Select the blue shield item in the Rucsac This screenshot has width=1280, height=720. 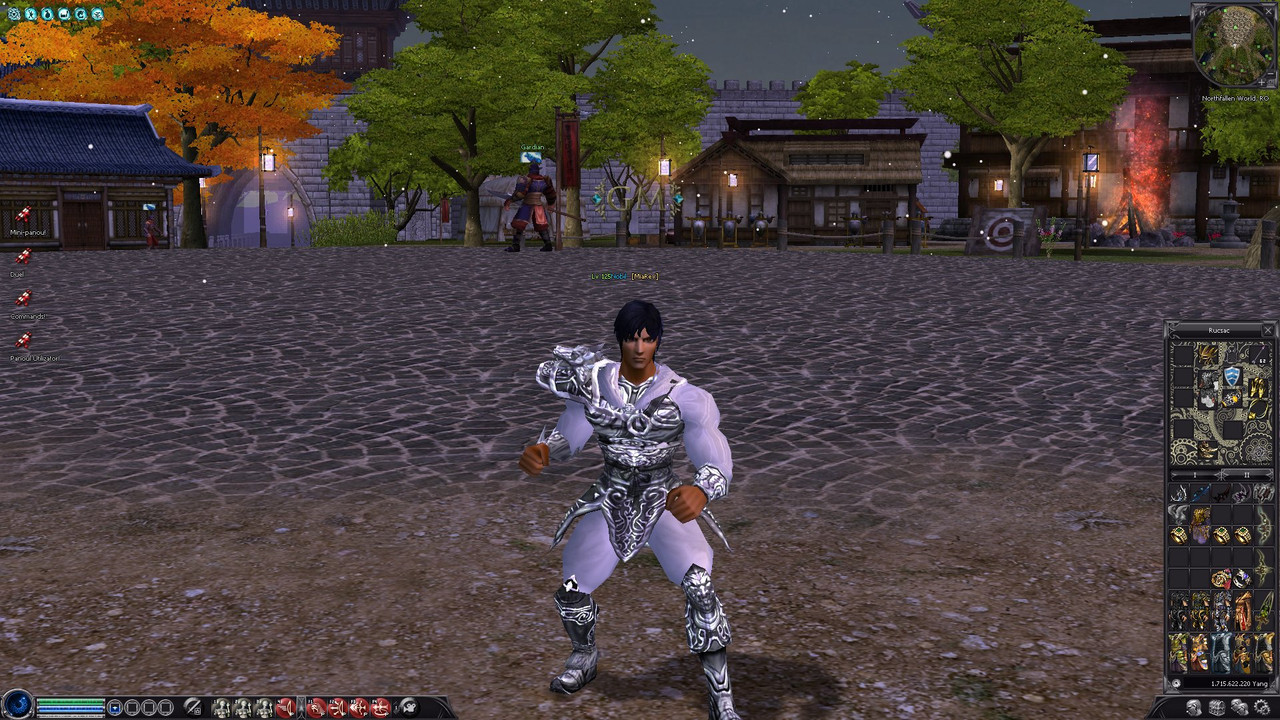[1232, 376]
